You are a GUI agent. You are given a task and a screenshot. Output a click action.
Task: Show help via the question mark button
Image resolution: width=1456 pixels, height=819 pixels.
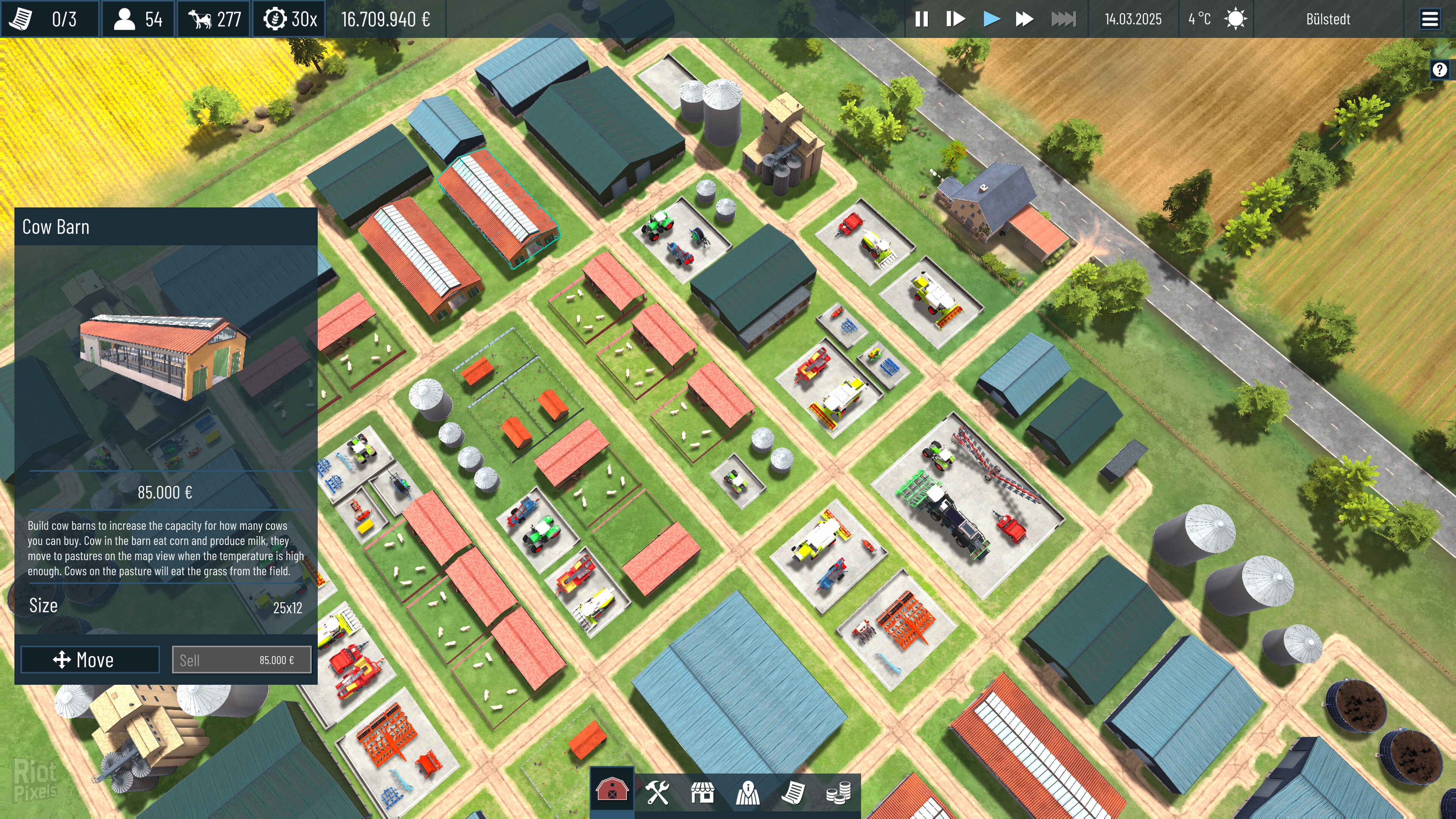pyautogui.click(x=1440, y=69)
